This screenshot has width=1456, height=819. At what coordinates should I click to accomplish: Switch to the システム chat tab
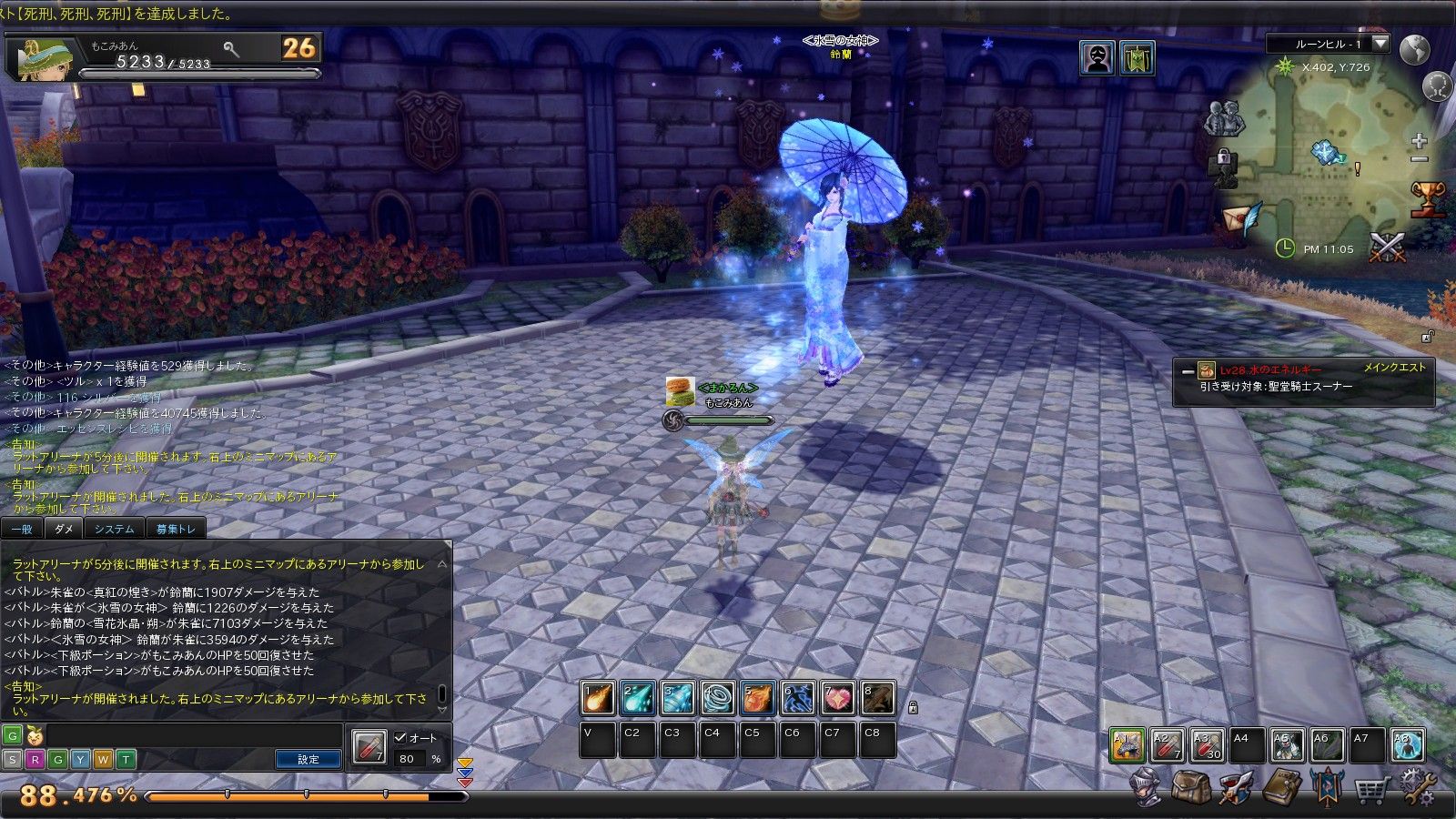pos(114,529)
